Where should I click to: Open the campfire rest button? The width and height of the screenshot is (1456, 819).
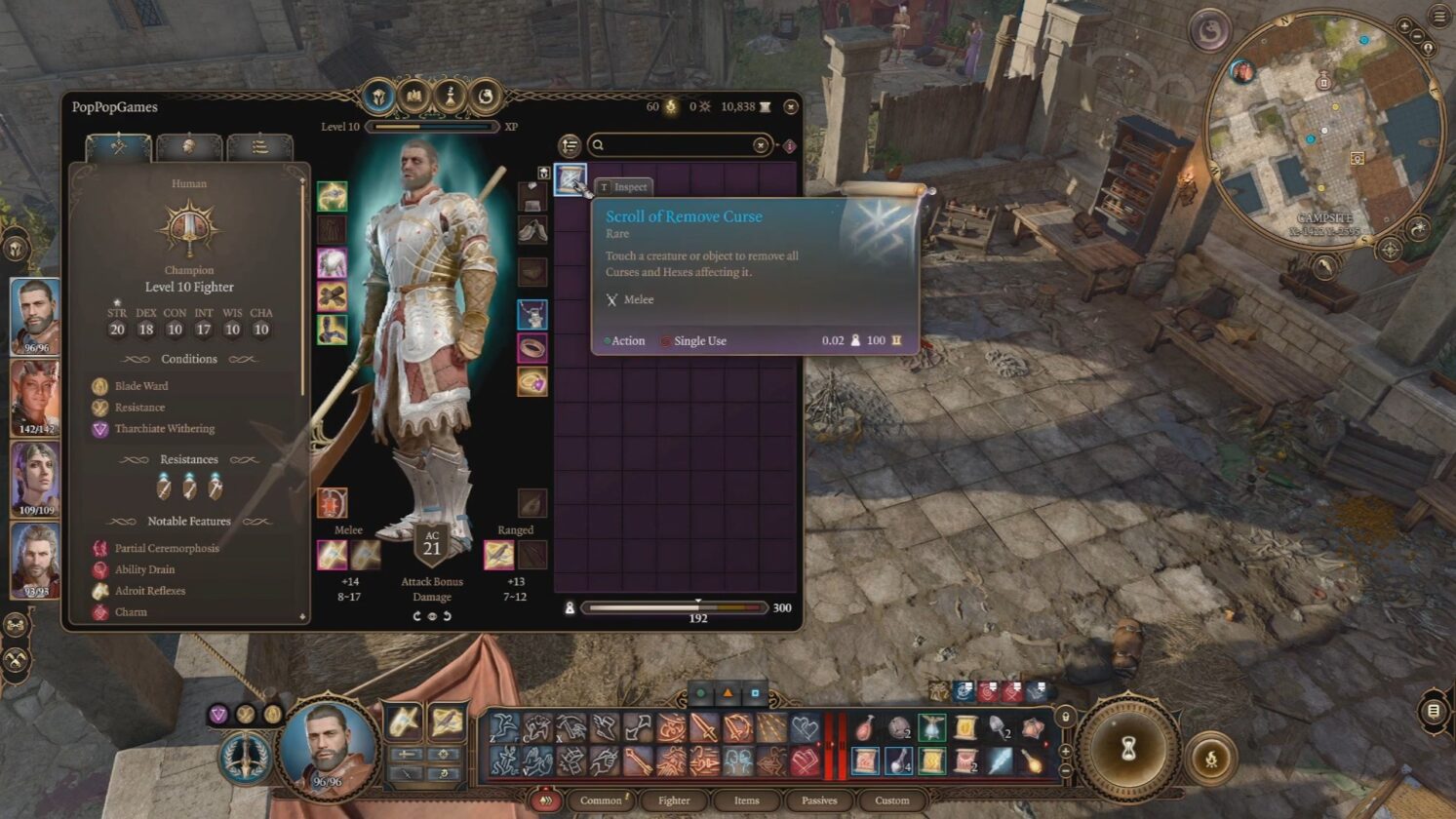1211,758
